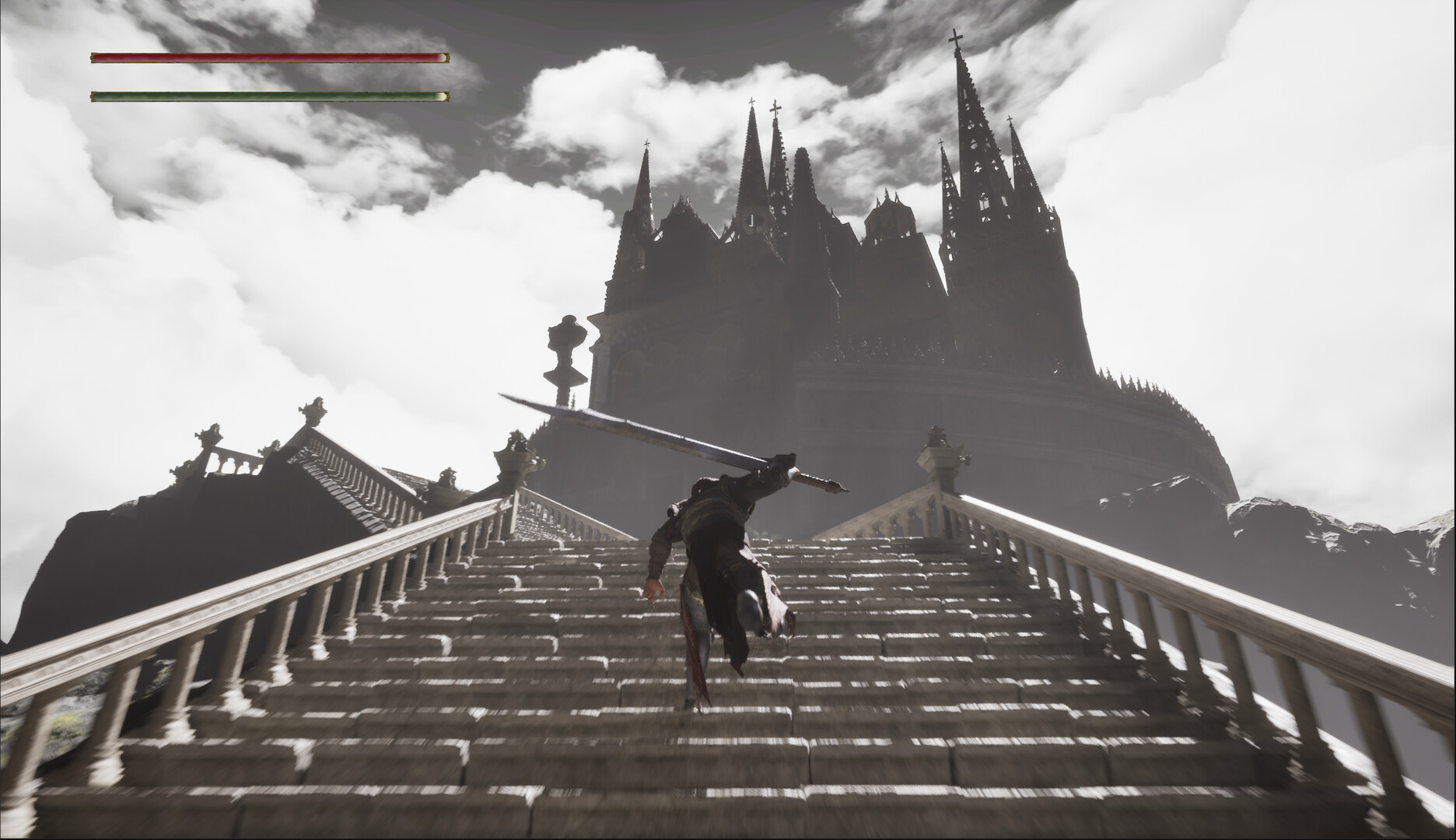
Task: Click the stone lion atop the left newel post
Action: click(x=315, y=408)
